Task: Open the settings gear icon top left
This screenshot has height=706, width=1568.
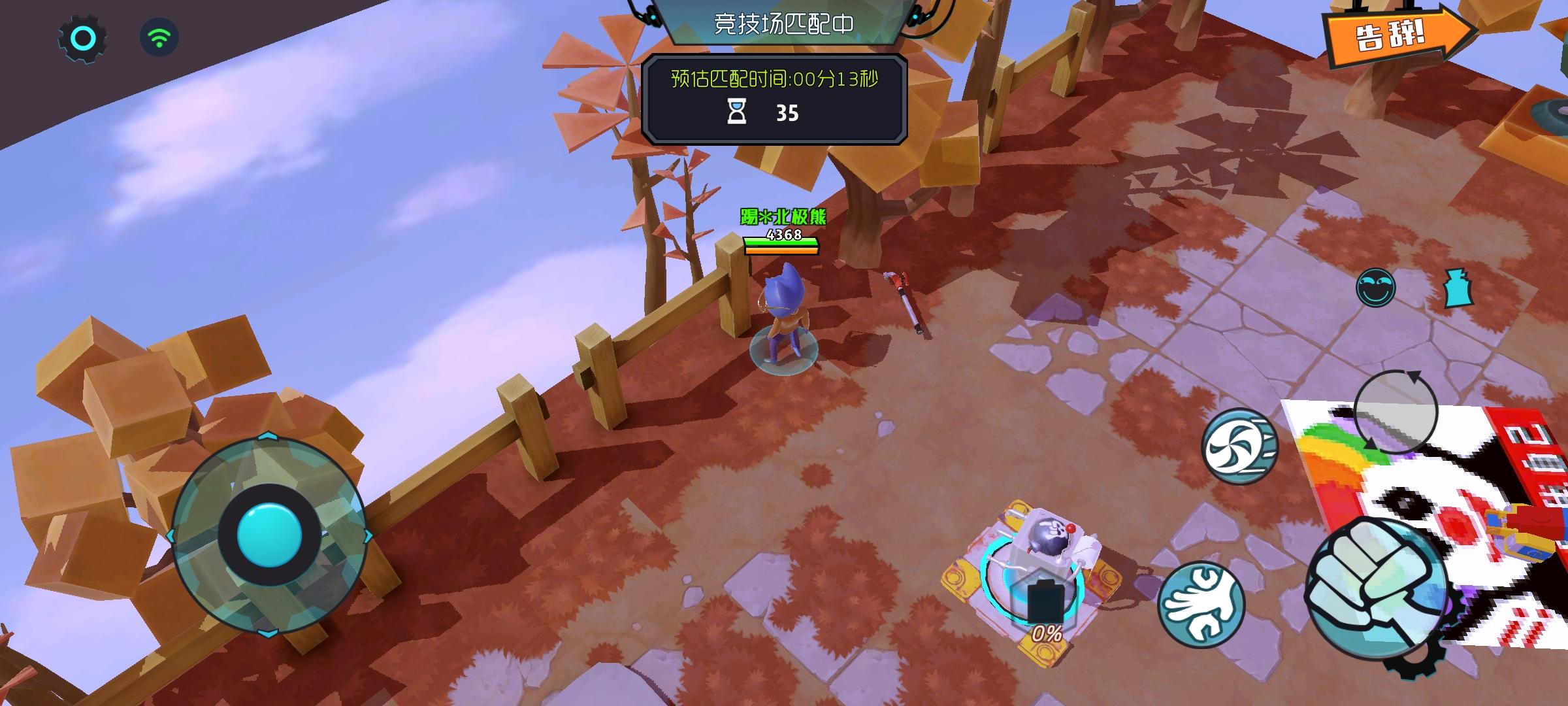Action: (82, 37)
